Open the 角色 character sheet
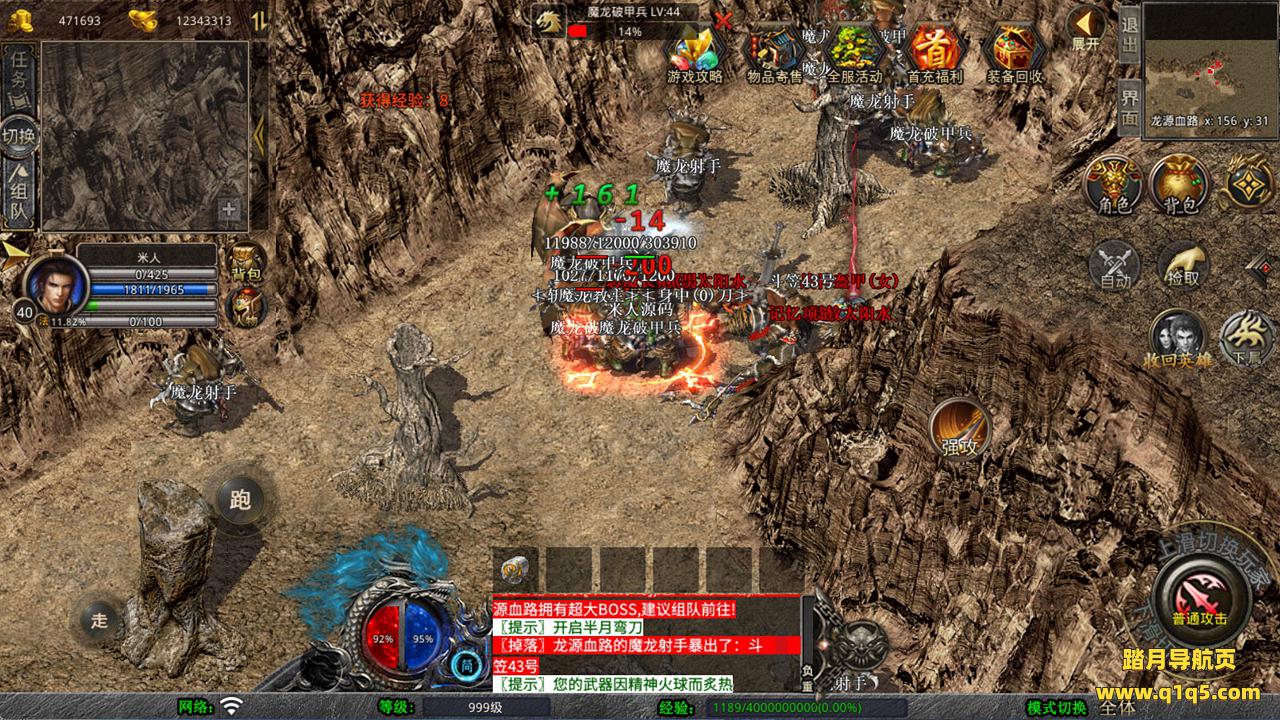 point(1114,185)
